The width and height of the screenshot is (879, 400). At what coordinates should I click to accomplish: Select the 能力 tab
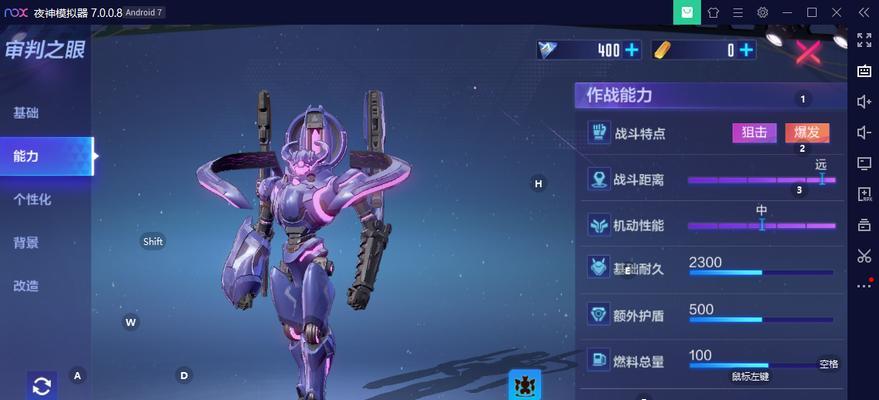(27, 156)
